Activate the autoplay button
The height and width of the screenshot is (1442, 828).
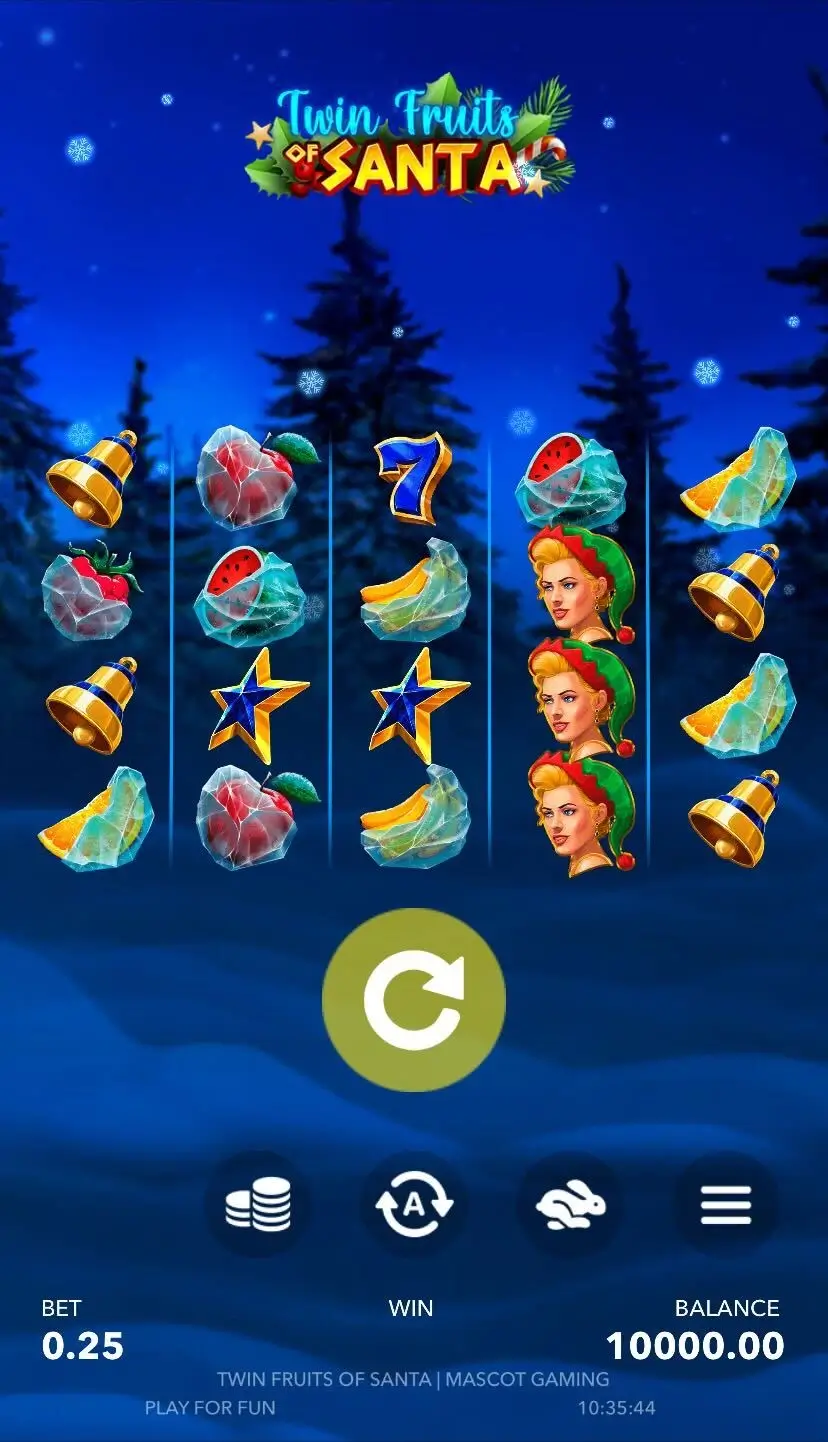point(414,1204)
